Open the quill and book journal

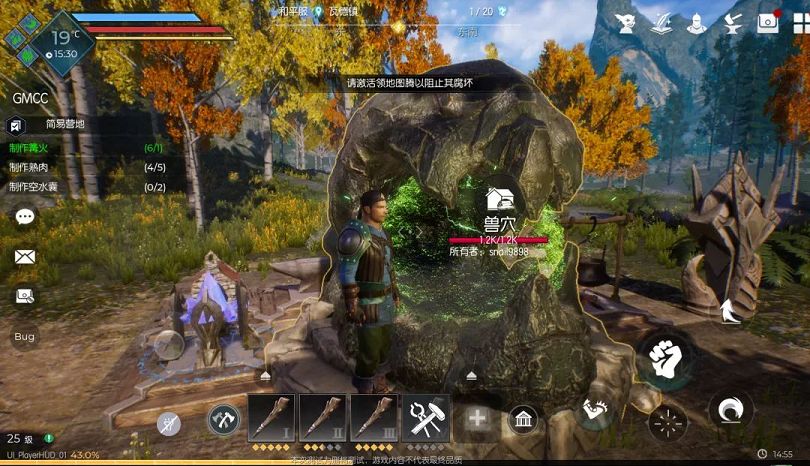(661, 21)
